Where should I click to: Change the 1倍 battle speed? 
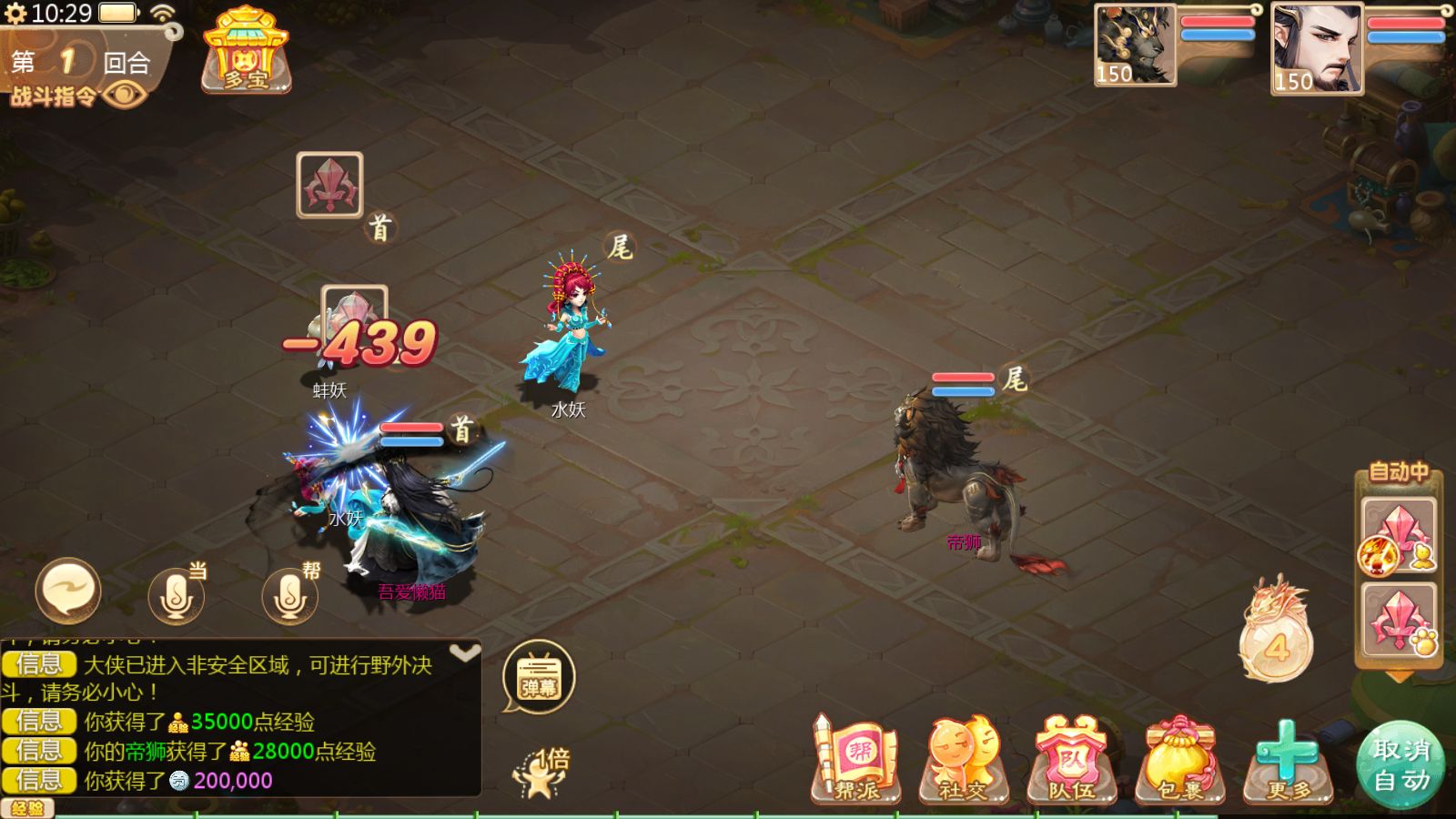(543, 772)
